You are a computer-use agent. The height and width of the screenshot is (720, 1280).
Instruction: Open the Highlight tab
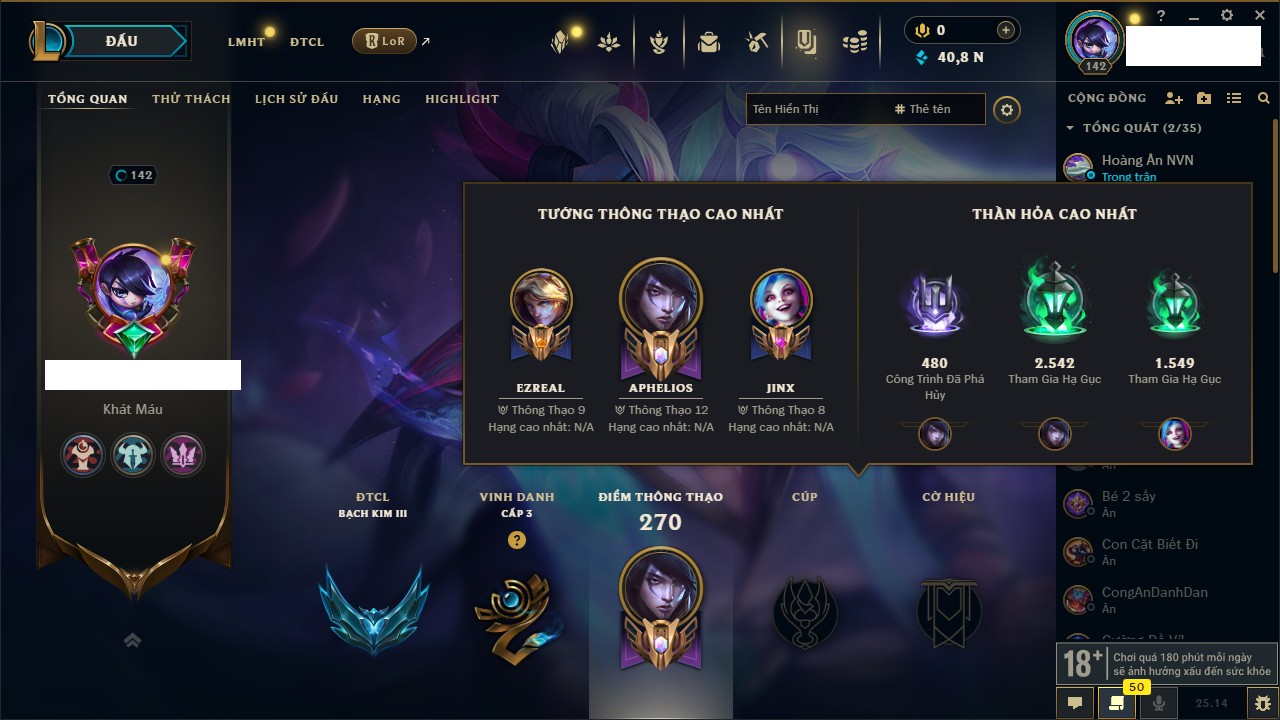coord(461,99)
